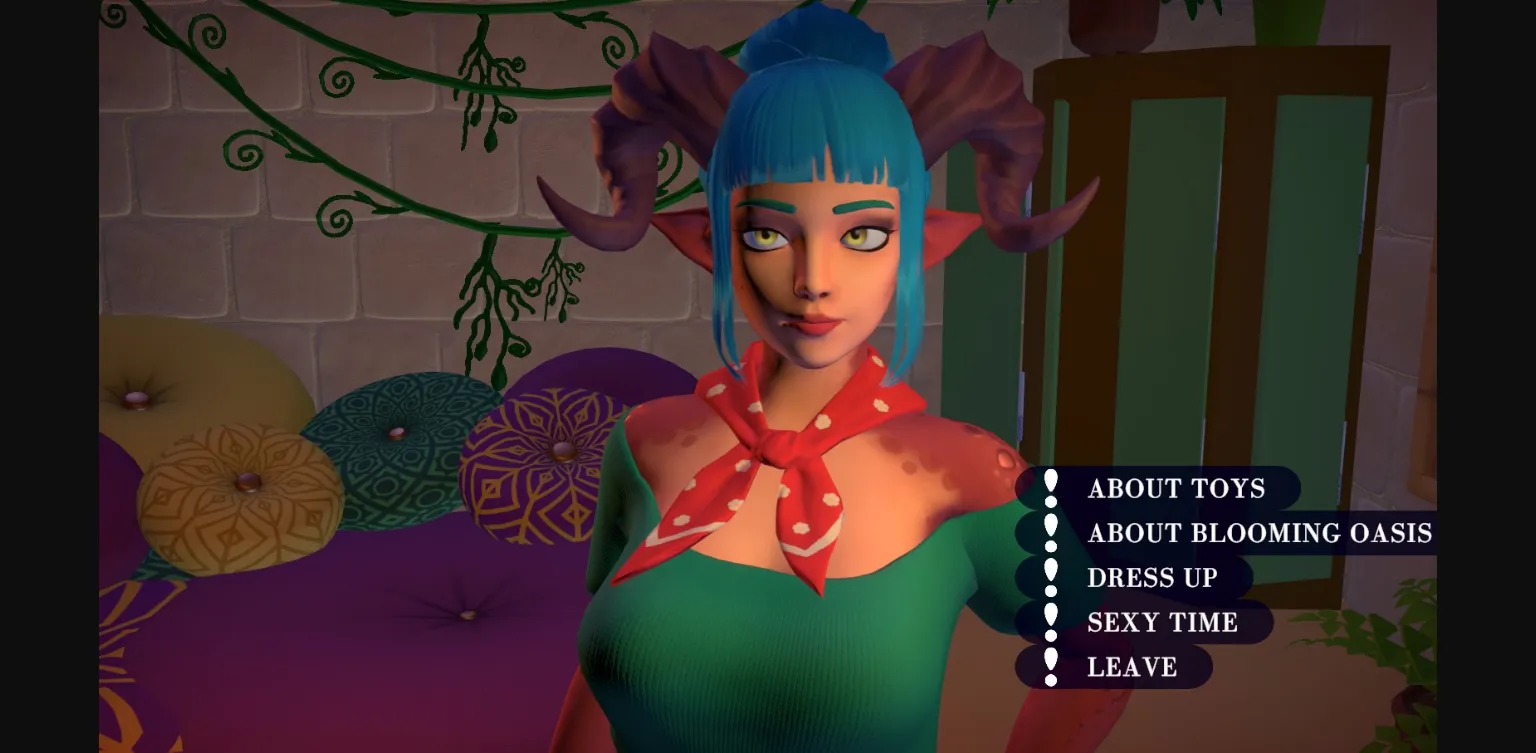
Task: Click the bullet icon beside ABOUT TOYS
Action: click(1050, 489)
